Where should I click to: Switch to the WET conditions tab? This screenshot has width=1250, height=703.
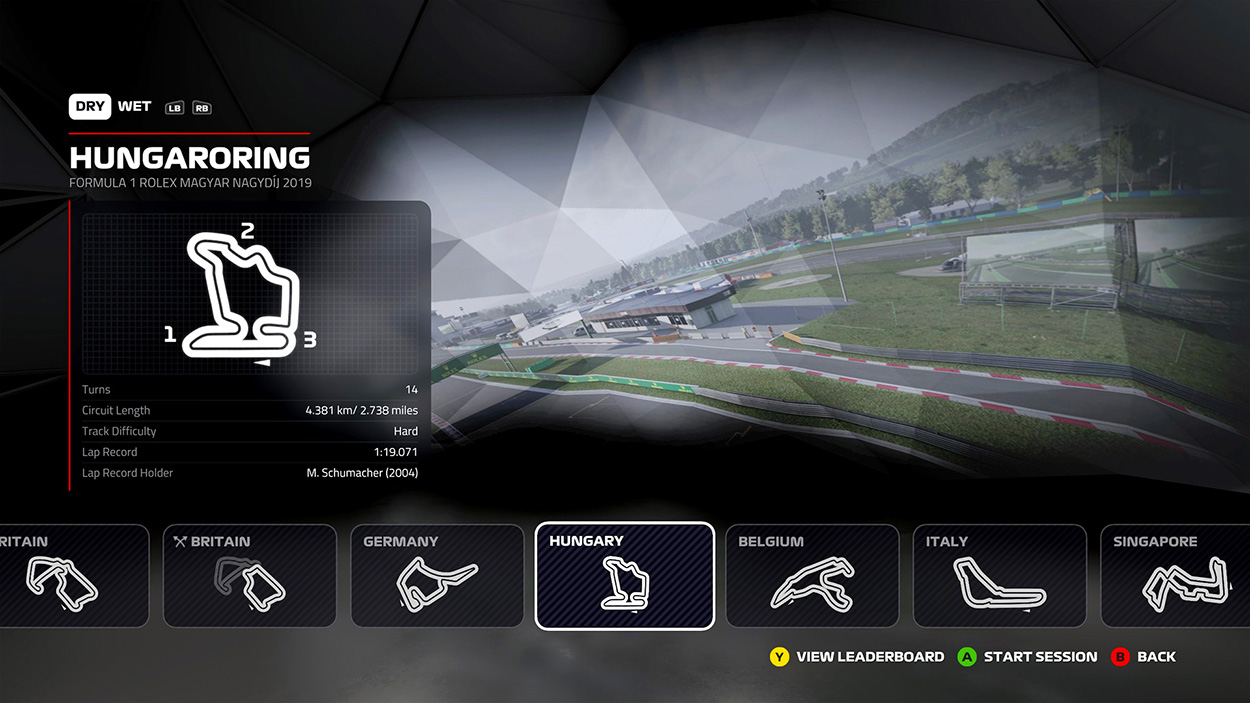click(134, 107)
